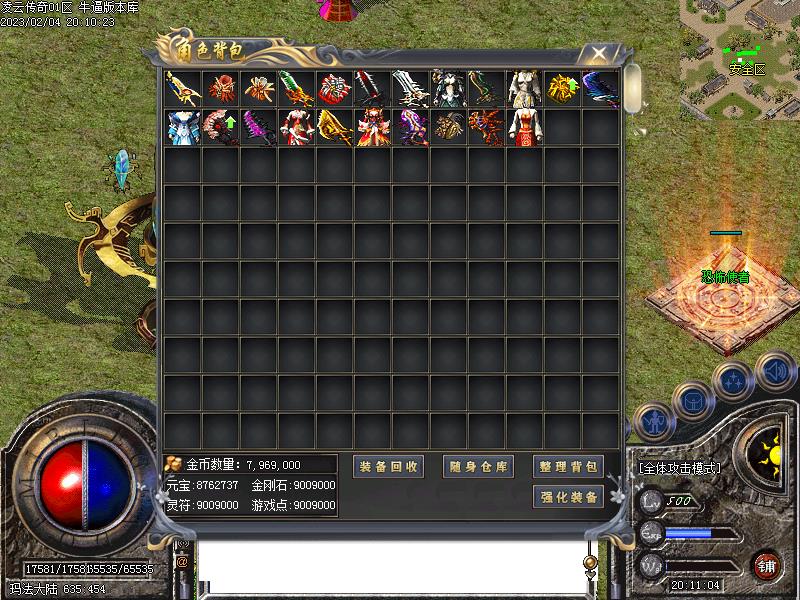Open the character panel with figure icon

click(x=653, y=422)
